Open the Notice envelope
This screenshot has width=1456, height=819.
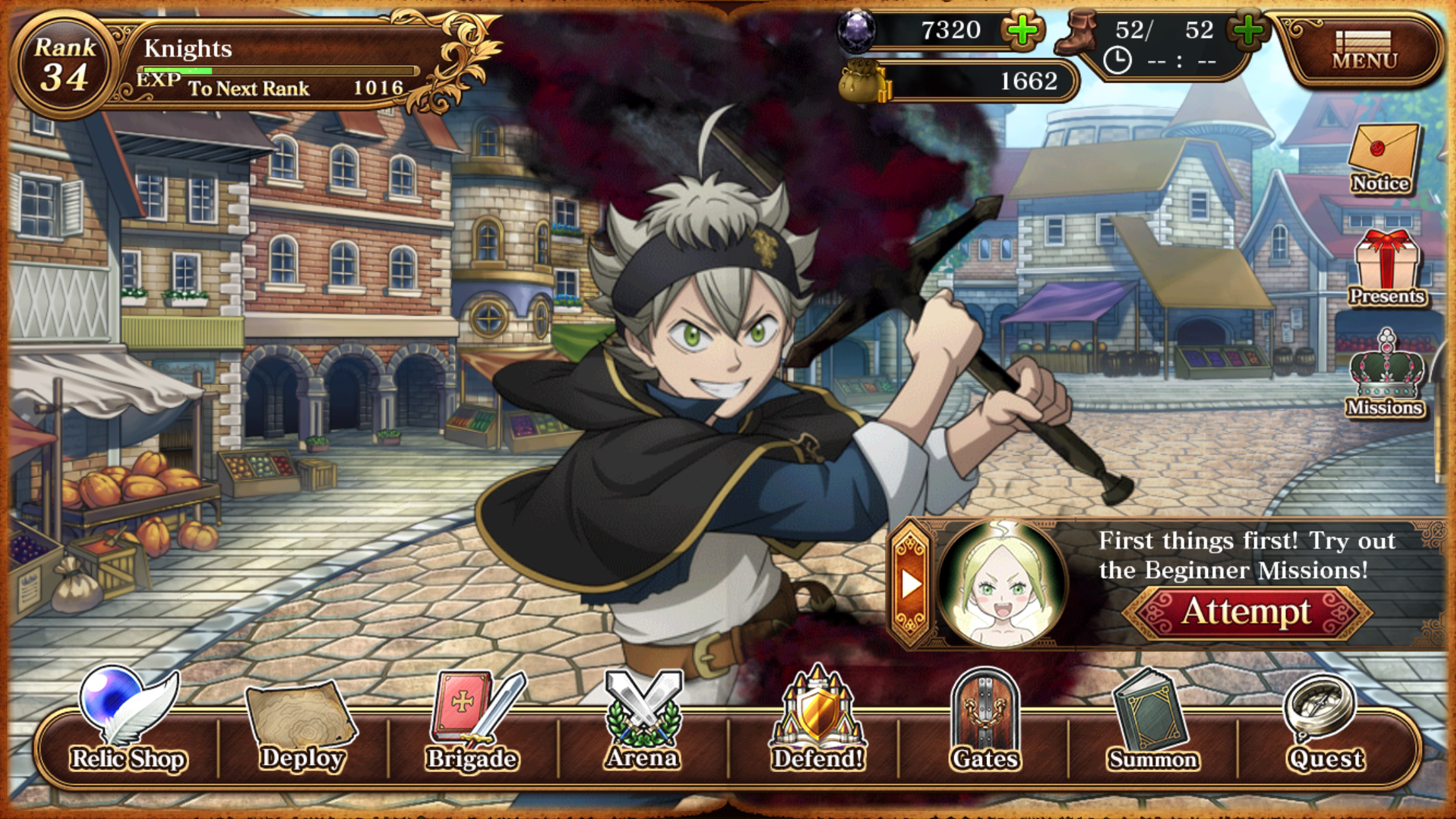tap(1382, 160)
